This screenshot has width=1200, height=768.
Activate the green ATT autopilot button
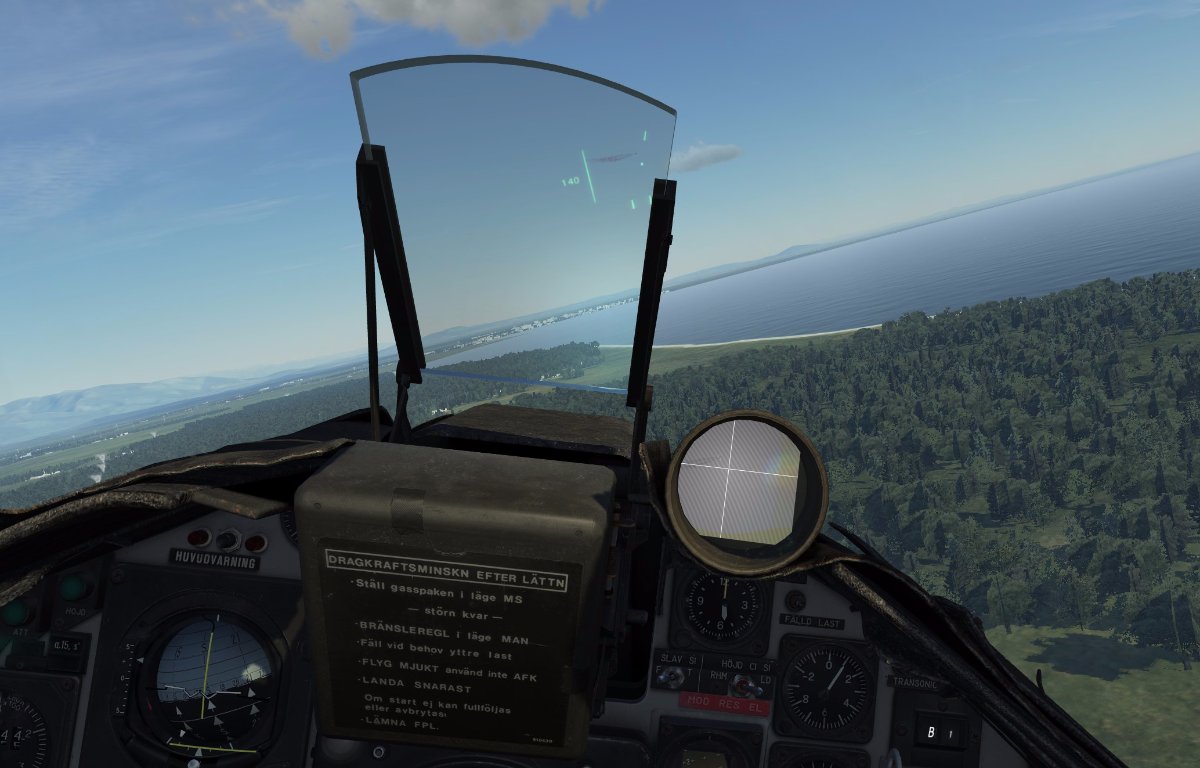coord(14,611)
